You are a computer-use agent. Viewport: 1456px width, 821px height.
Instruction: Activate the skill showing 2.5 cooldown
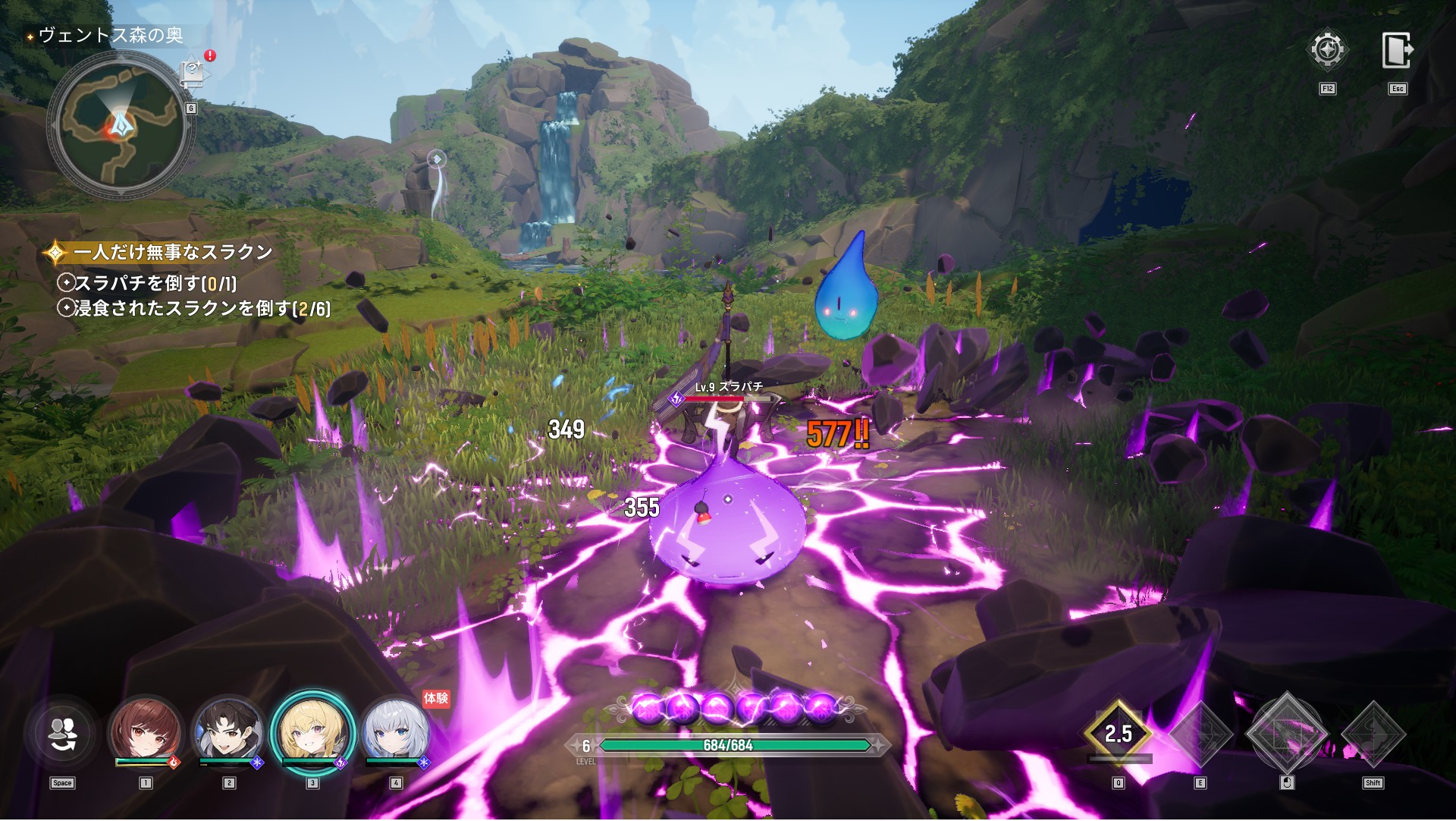point(1118,734)
